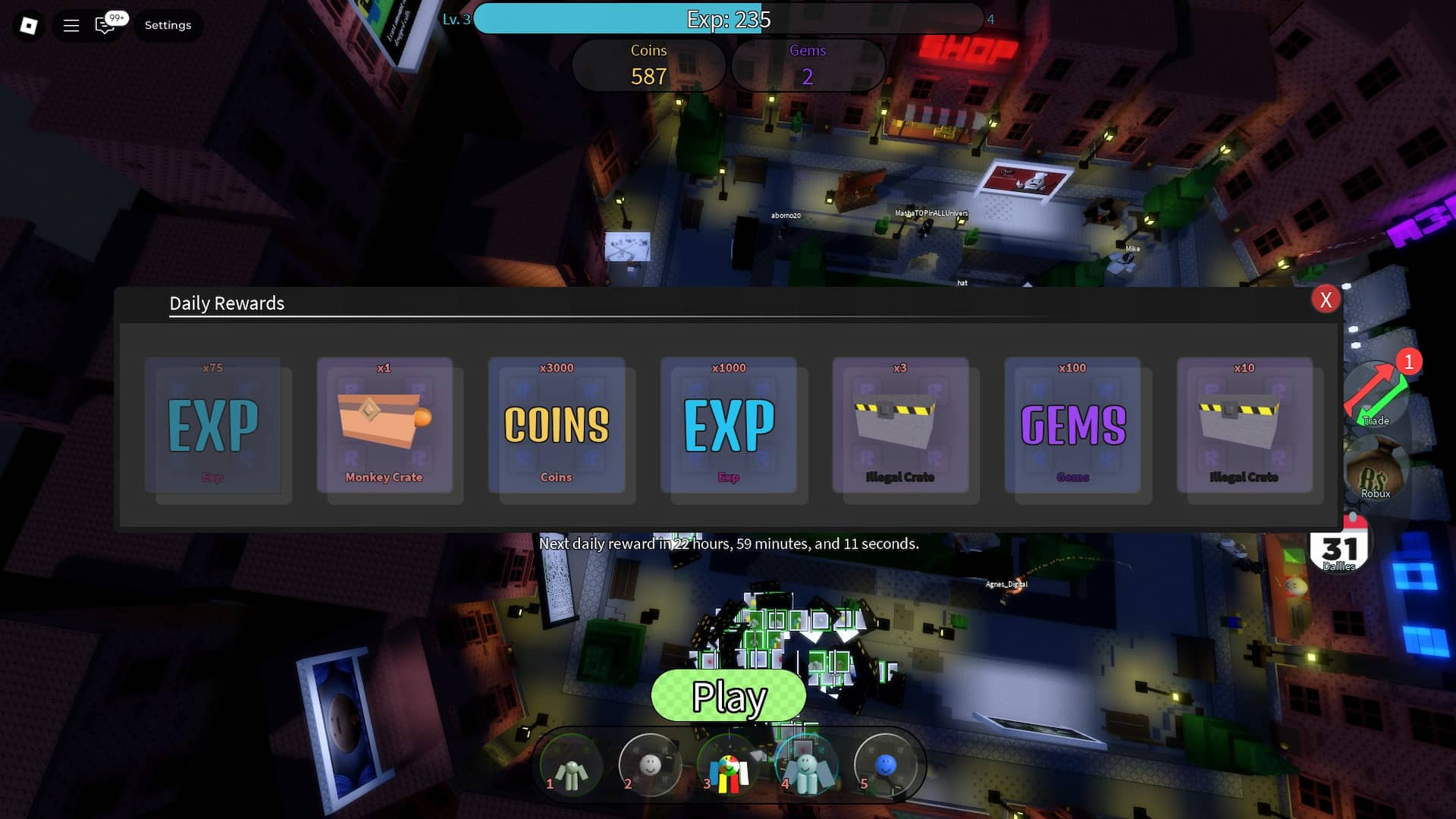This screenshot has height=819, width=1456.
Task: Open the Roblox hamburger menu
Action: pos(71,24)
